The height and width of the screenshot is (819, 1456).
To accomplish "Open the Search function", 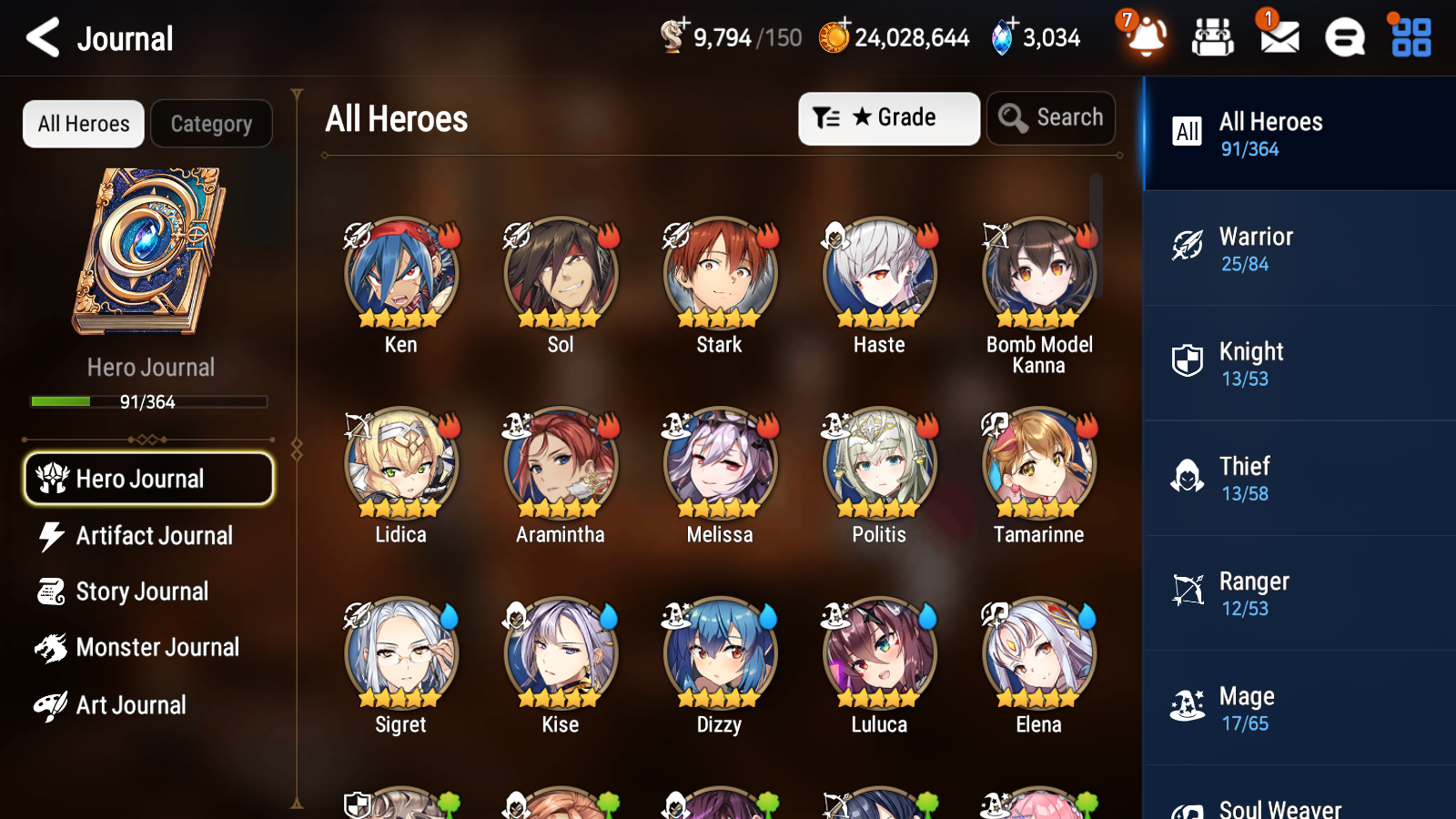I will pos(1051,117).
